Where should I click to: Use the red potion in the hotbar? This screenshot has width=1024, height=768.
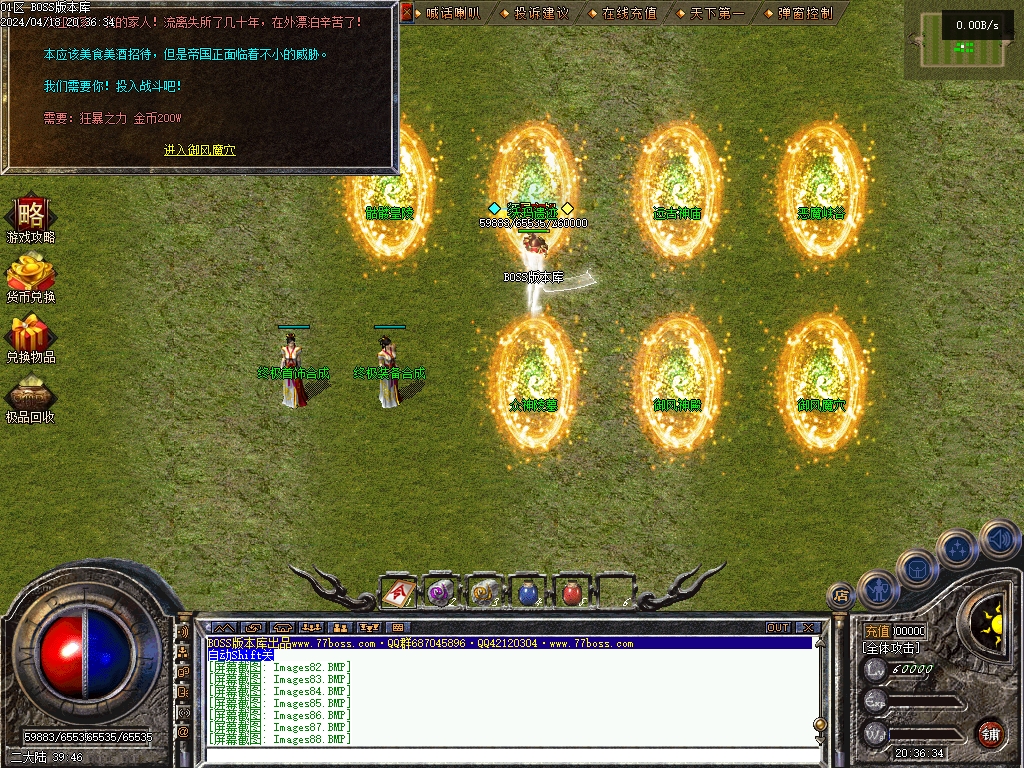point(572,593)
